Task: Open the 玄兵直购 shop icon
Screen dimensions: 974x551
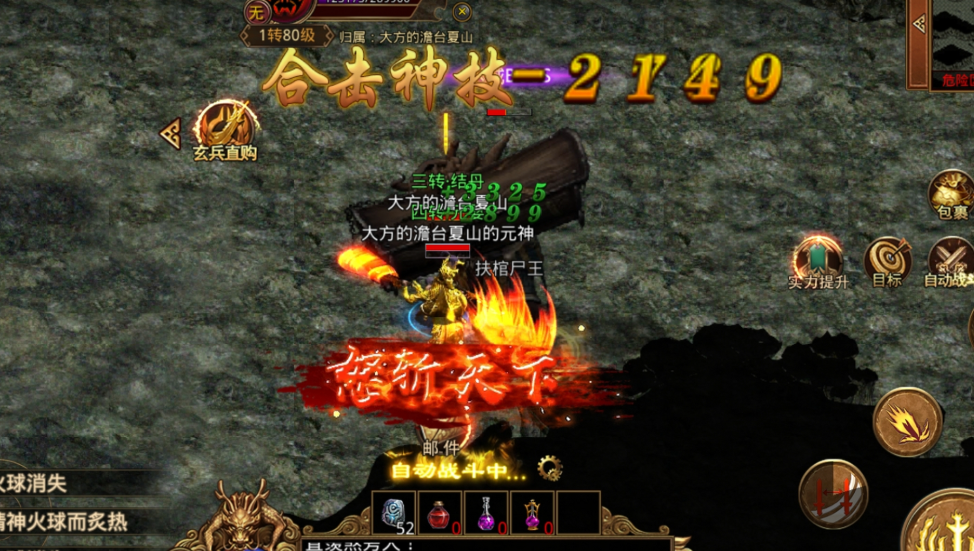Action: (225, 127)
